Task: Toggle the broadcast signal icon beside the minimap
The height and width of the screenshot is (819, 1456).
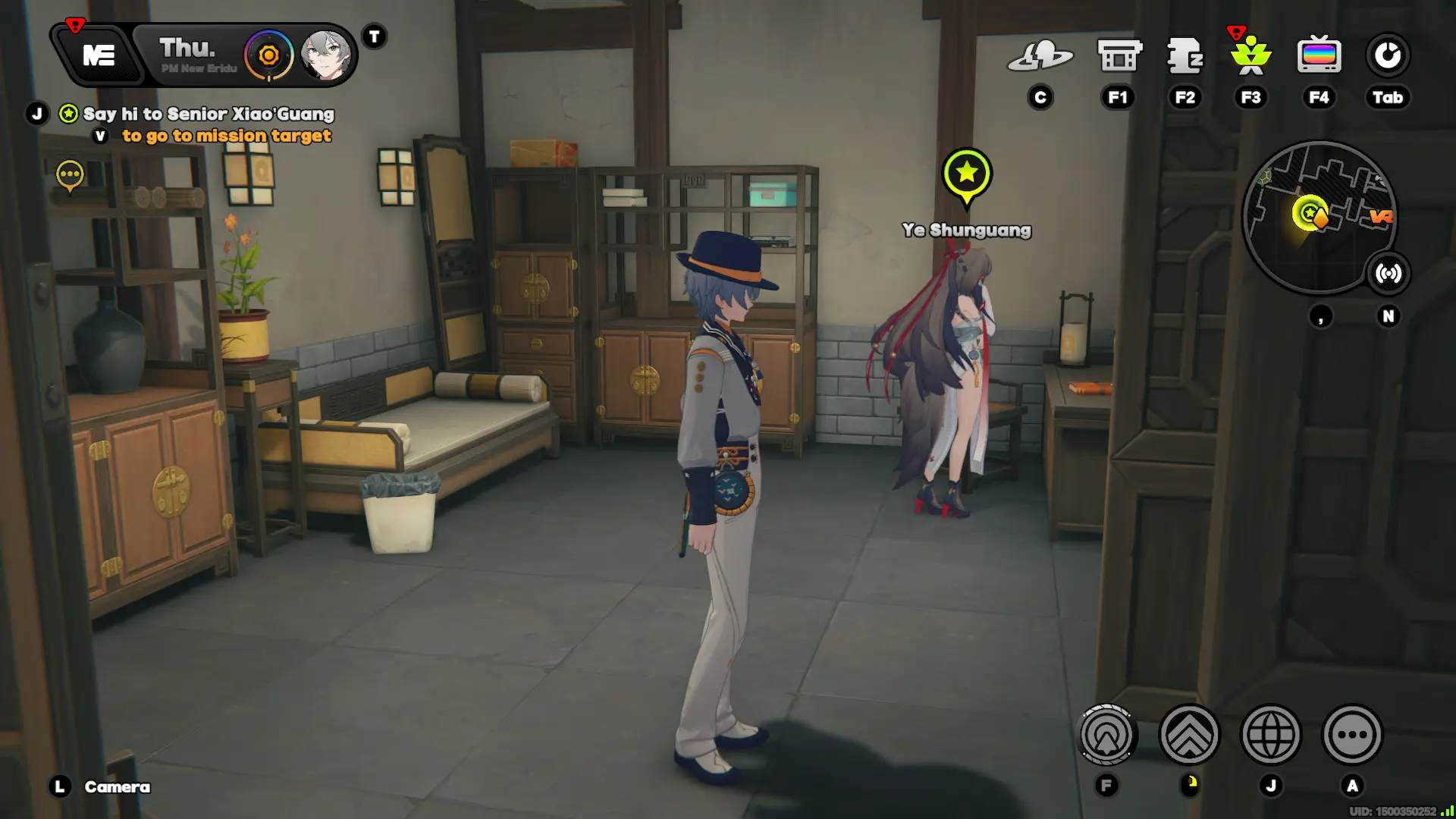Action: tap(1388, 274)
